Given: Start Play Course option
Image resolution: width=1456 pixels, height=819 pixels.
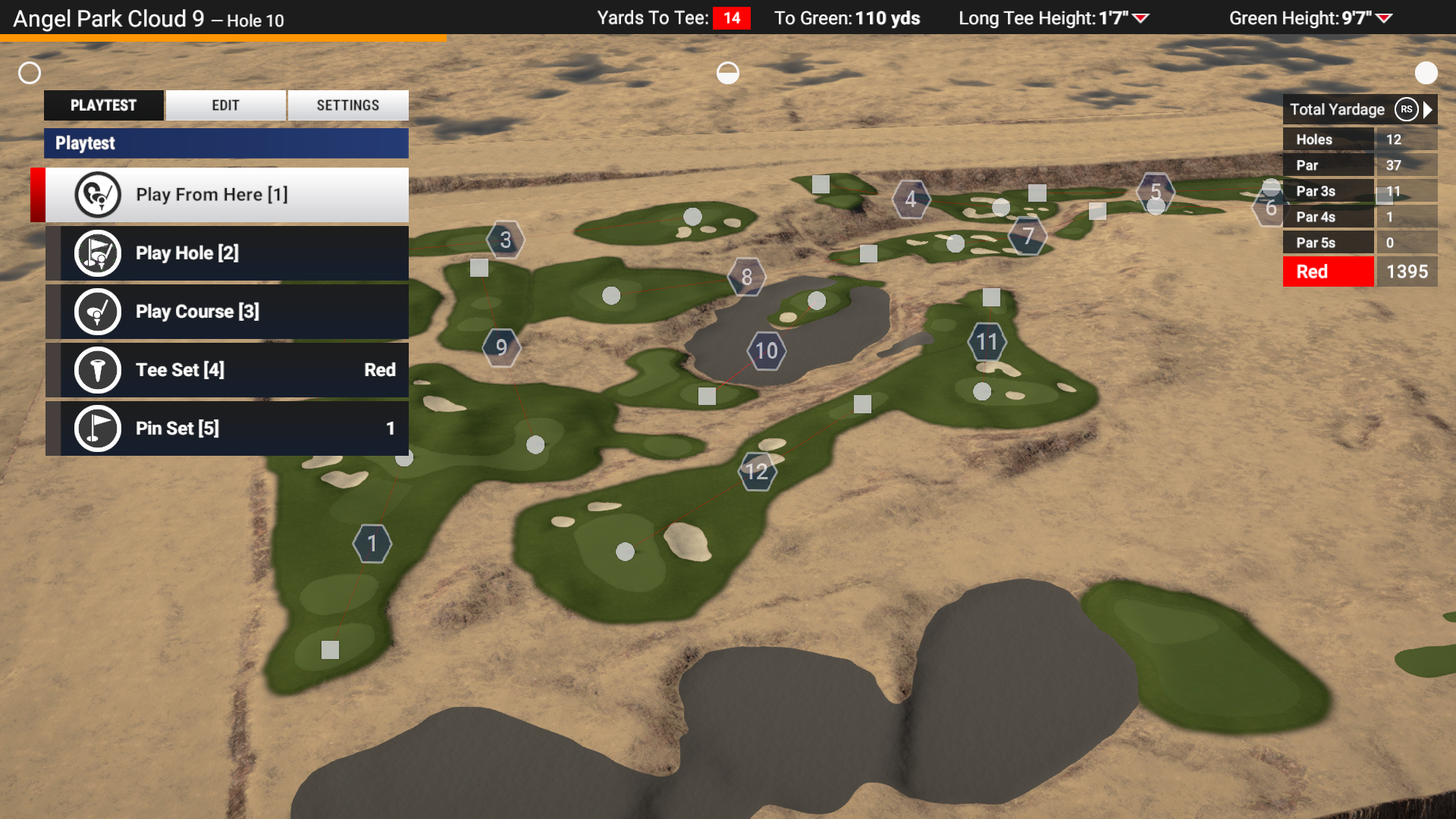Looking at the screenshot, I should tap(227, 312).
